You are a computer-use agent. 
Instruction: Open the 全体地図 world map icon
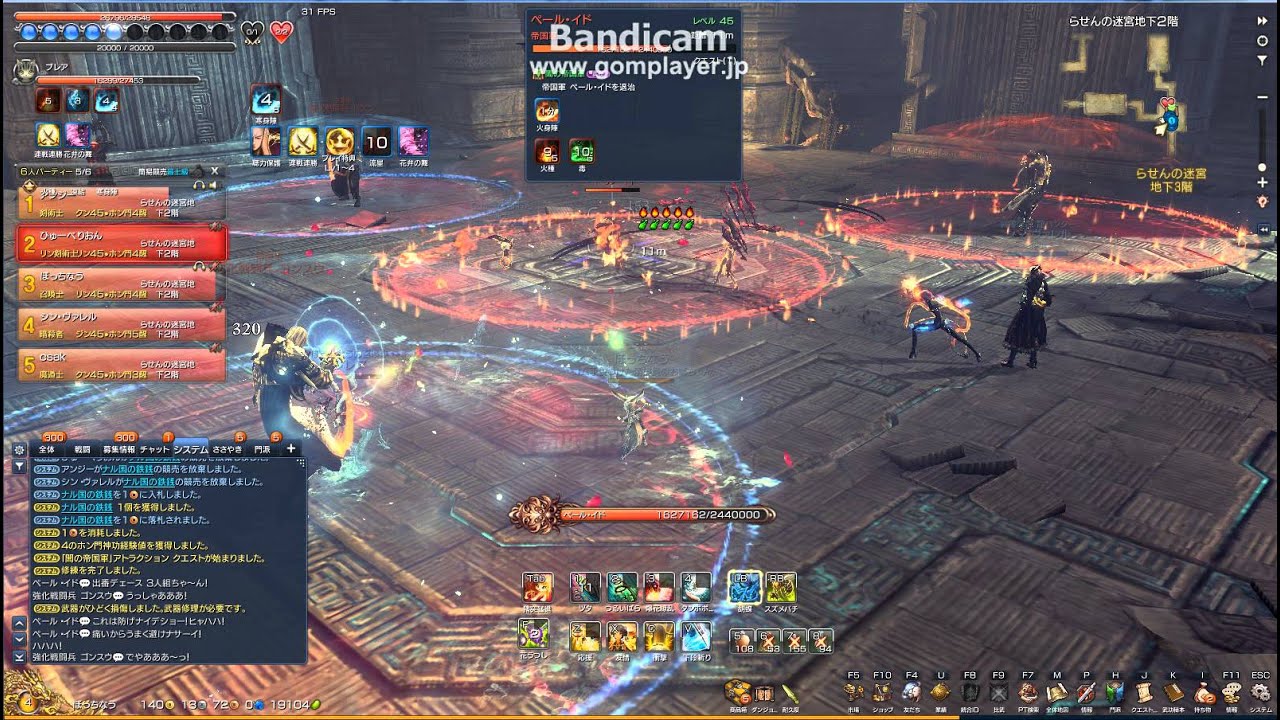point(1055,692)
